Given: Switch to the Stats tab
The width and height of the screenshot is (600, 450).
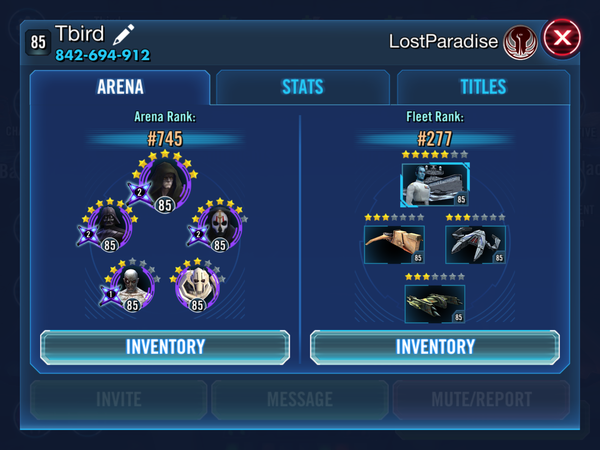Looking at the screenshot, I should tap(303, 87).
